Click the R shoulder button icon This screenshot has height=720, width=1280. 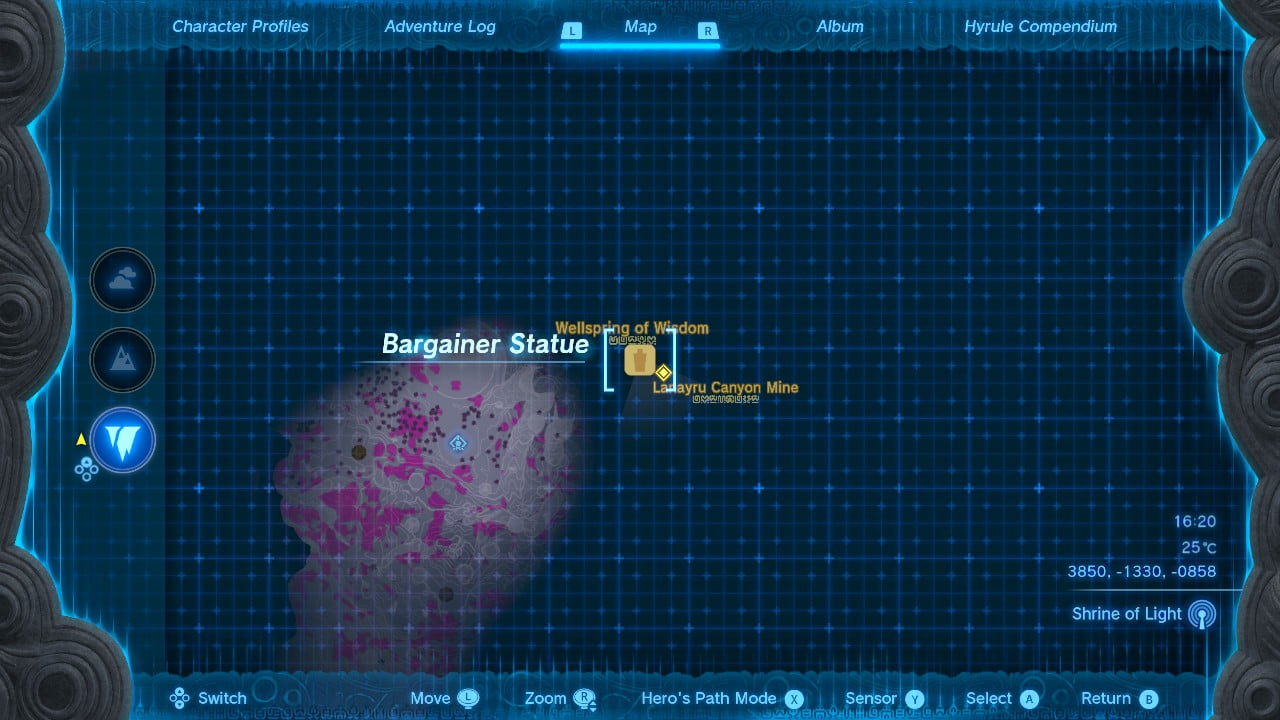pos(708,31)
